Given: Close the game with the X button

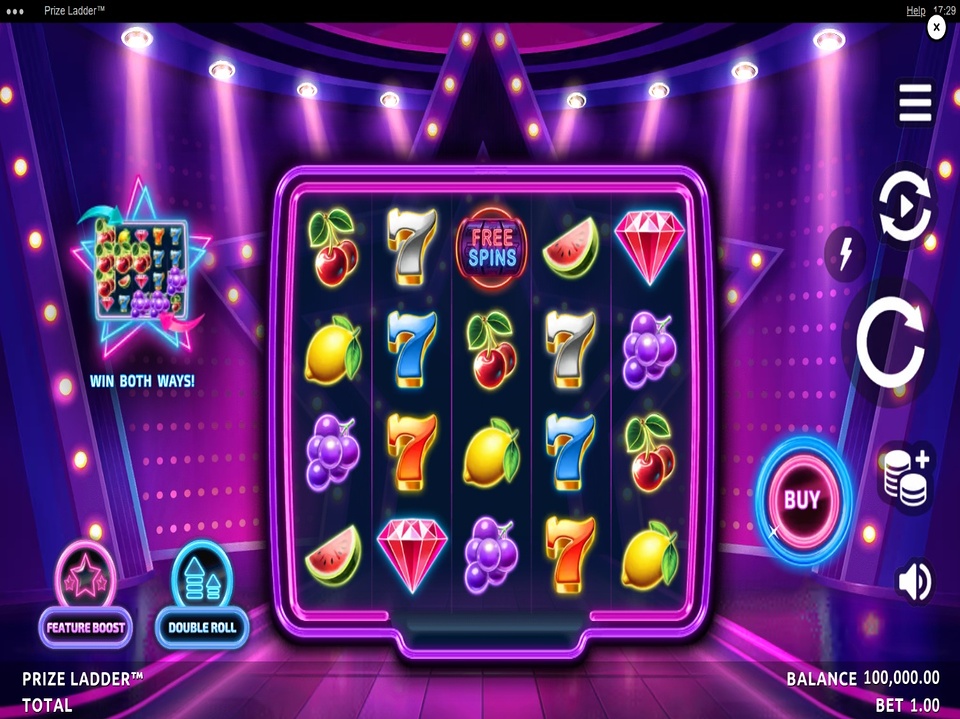Looking at the screenshot, I should click(x=936, y=29).
